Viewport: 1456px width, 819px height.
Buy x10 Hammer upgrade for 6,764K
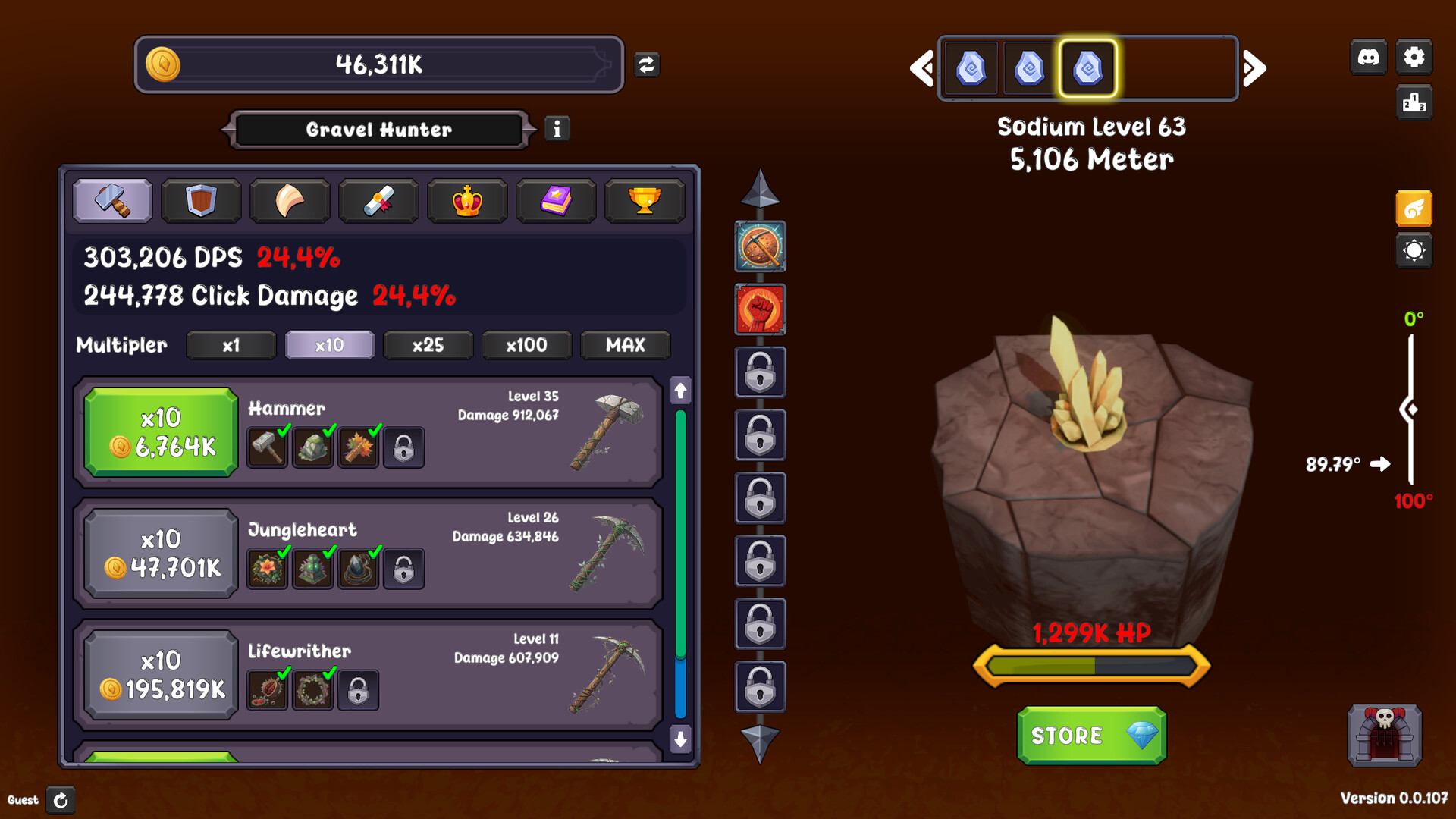click(x=161, y=432)
